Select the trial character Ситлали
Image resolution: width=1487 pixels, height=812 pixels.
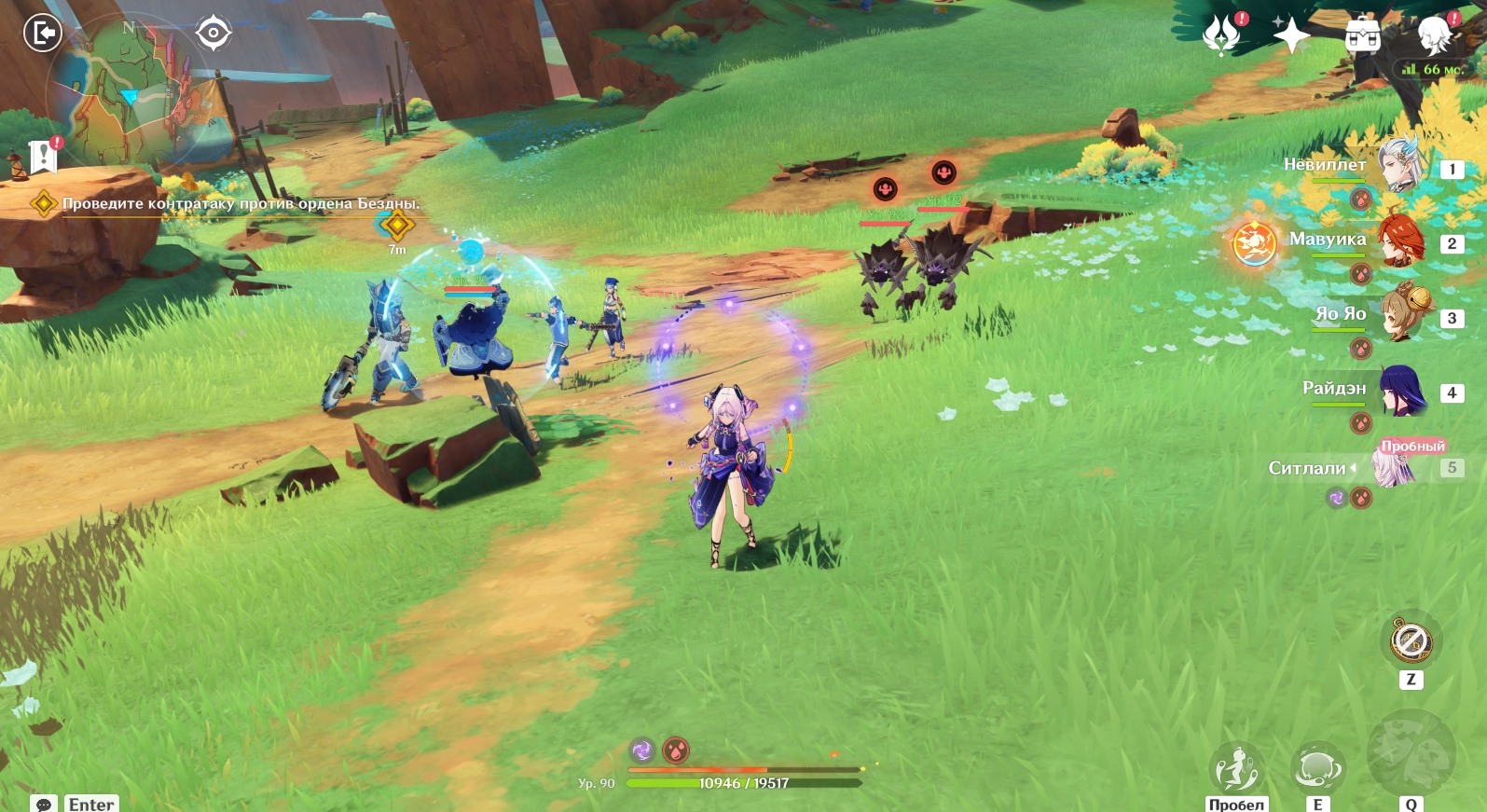tap(1393, 466)
